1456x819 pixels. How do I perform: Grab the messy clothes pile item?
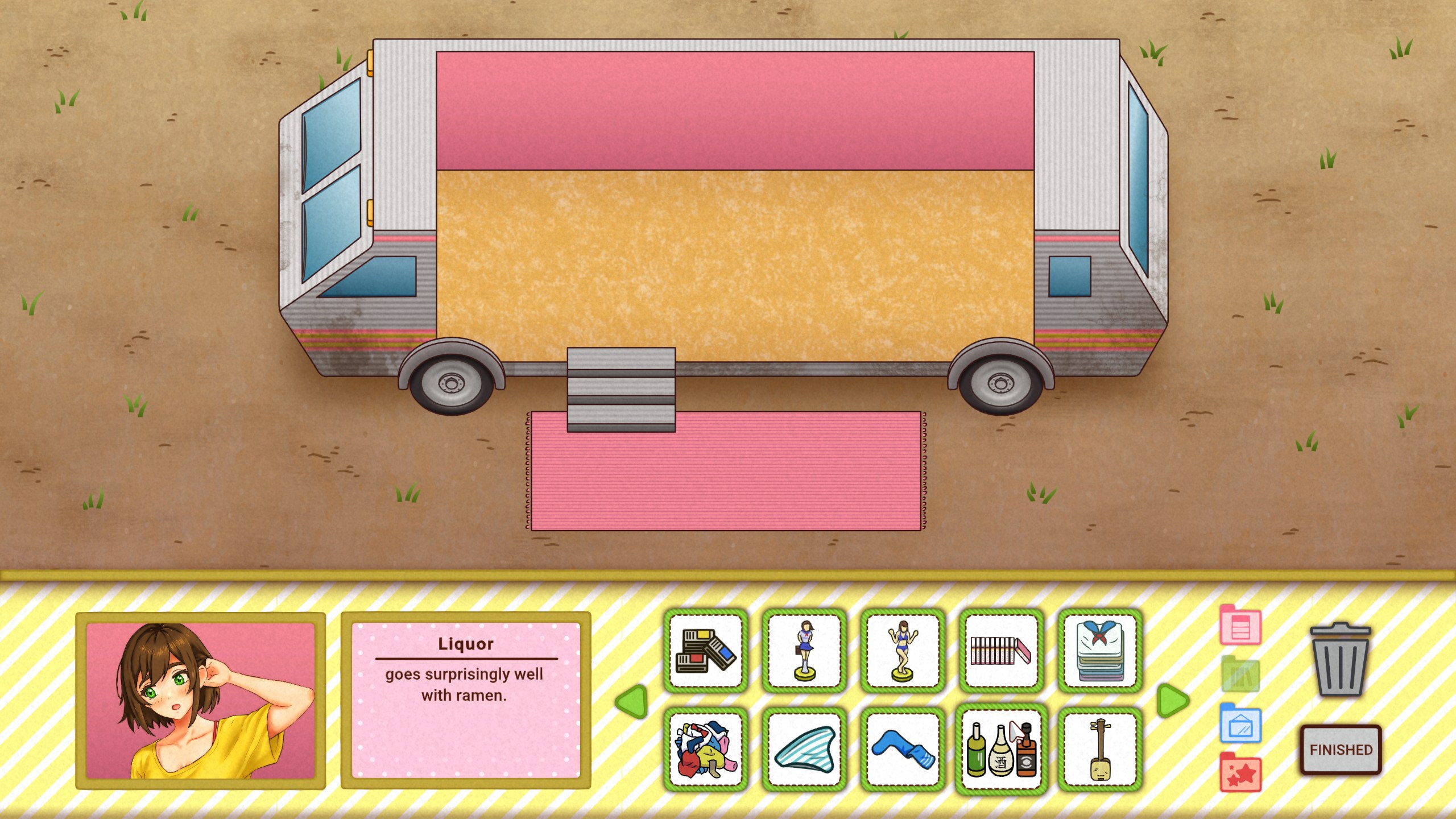pos(706,750)
